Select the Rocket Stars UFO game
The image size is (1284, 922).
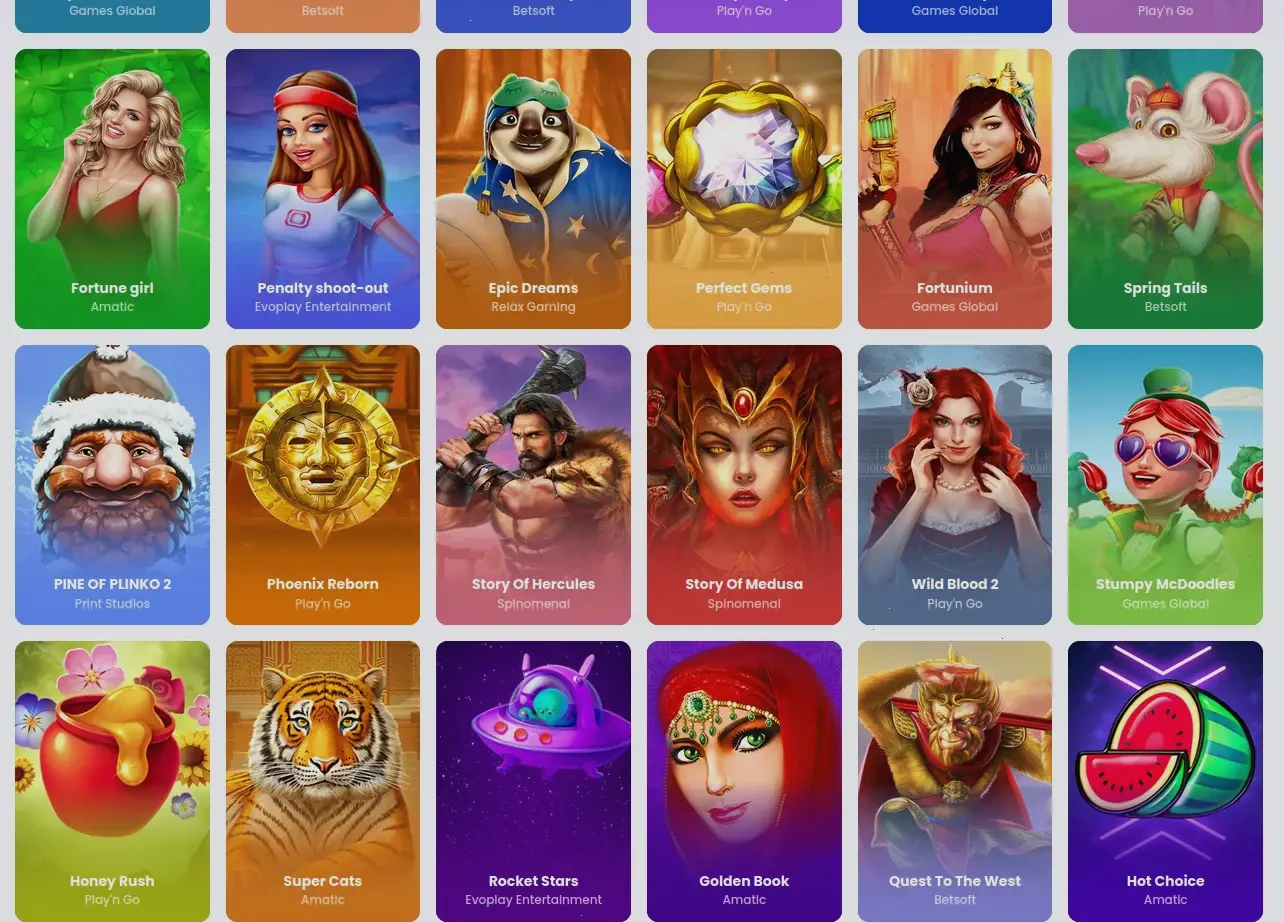point(533,781)
